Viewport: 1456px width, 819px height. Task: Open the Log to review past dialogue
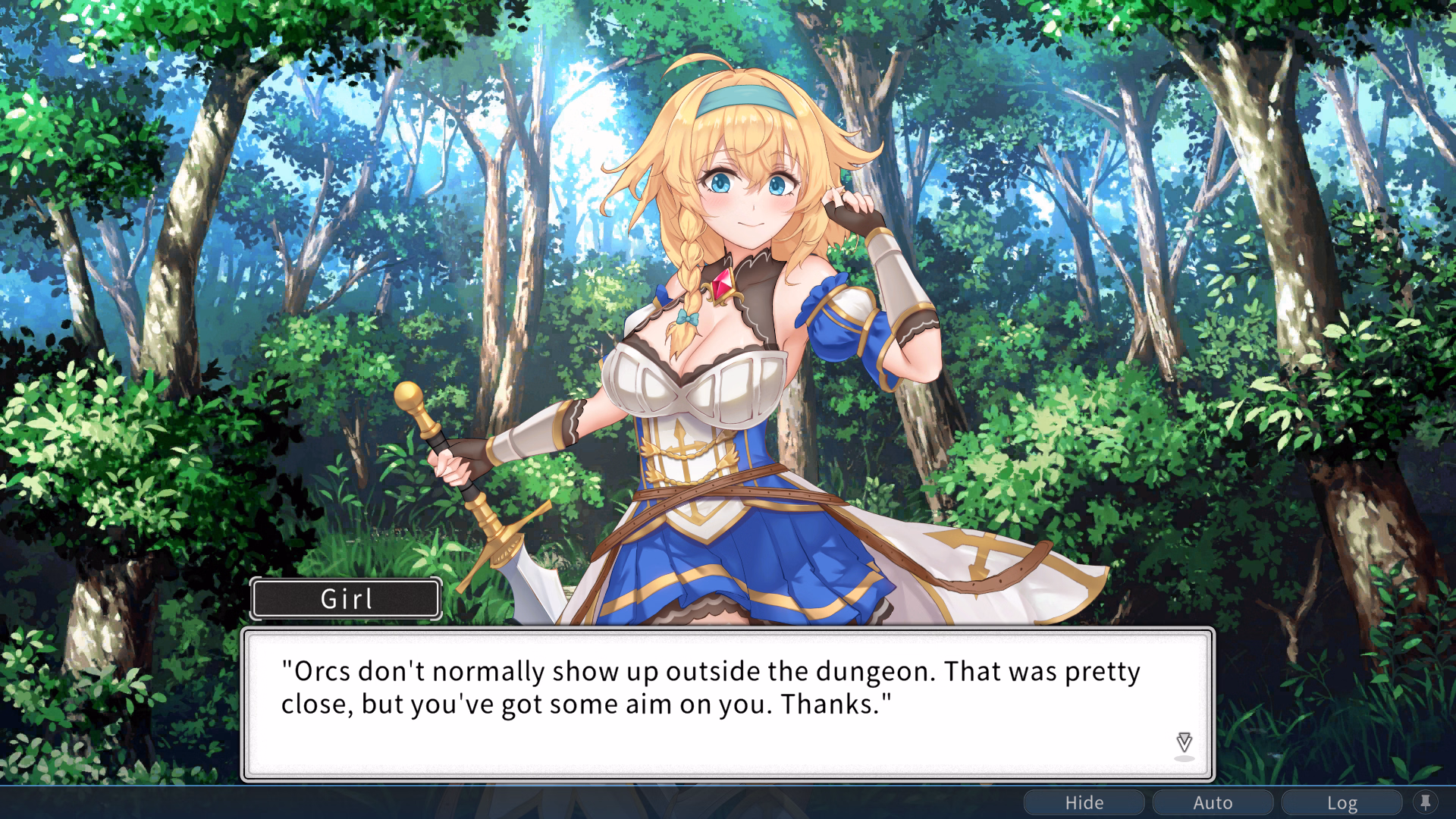tap(1343, 802)
